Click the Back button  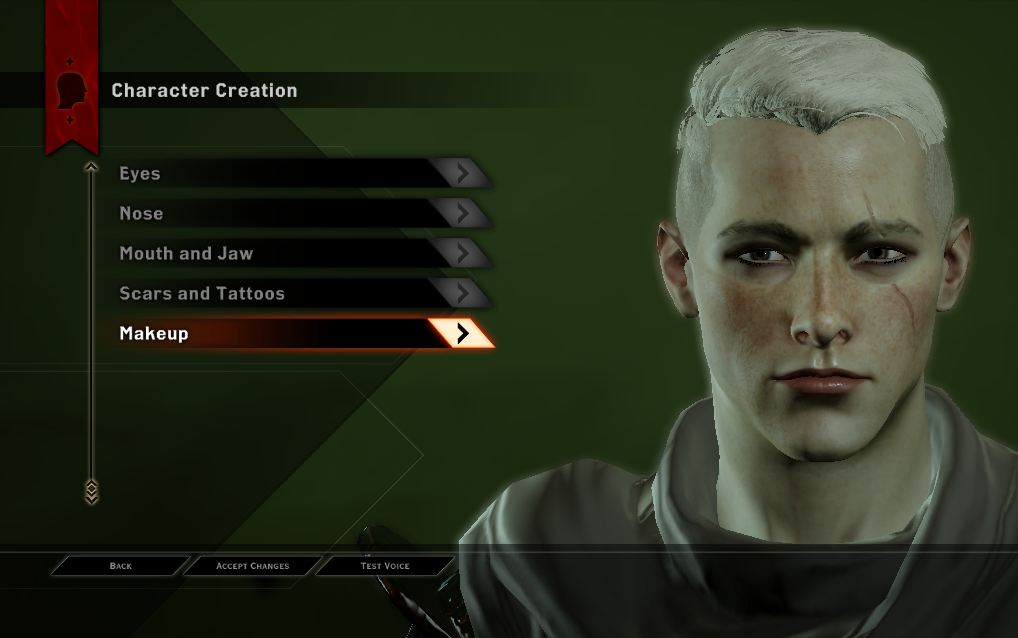(x=120, y=566)
